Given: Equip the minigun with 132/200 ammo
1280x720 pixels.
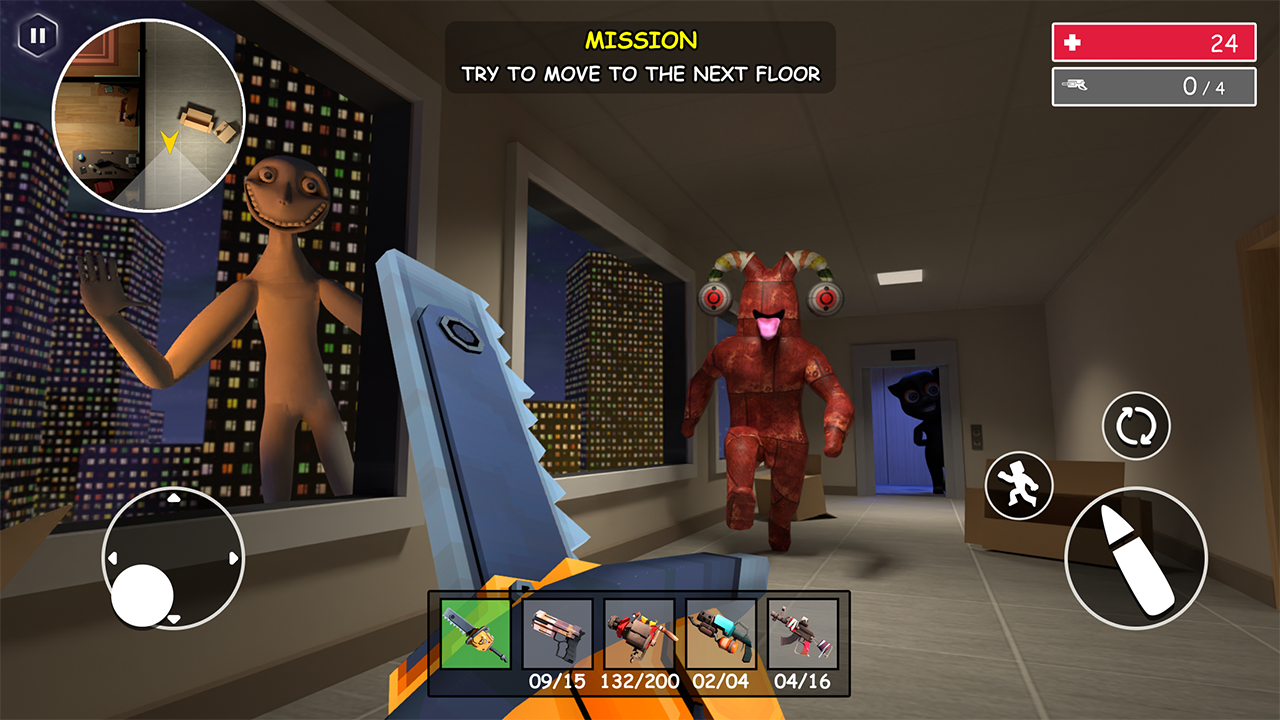Looking at the screenshot, I should (x=639, y=634).
